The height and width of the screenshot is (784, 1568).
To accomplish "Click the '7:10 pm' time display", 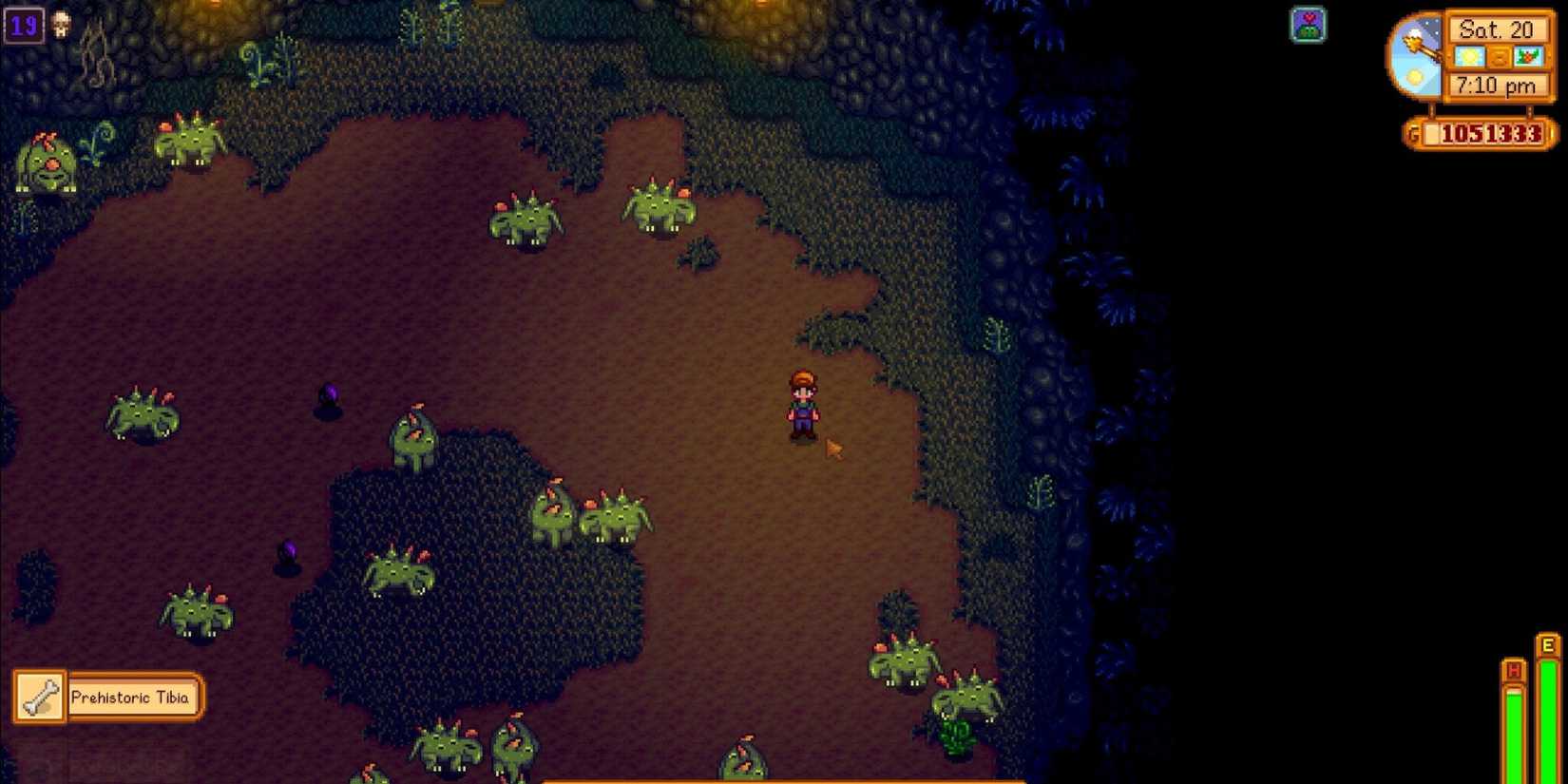I will click(1497, 86).
